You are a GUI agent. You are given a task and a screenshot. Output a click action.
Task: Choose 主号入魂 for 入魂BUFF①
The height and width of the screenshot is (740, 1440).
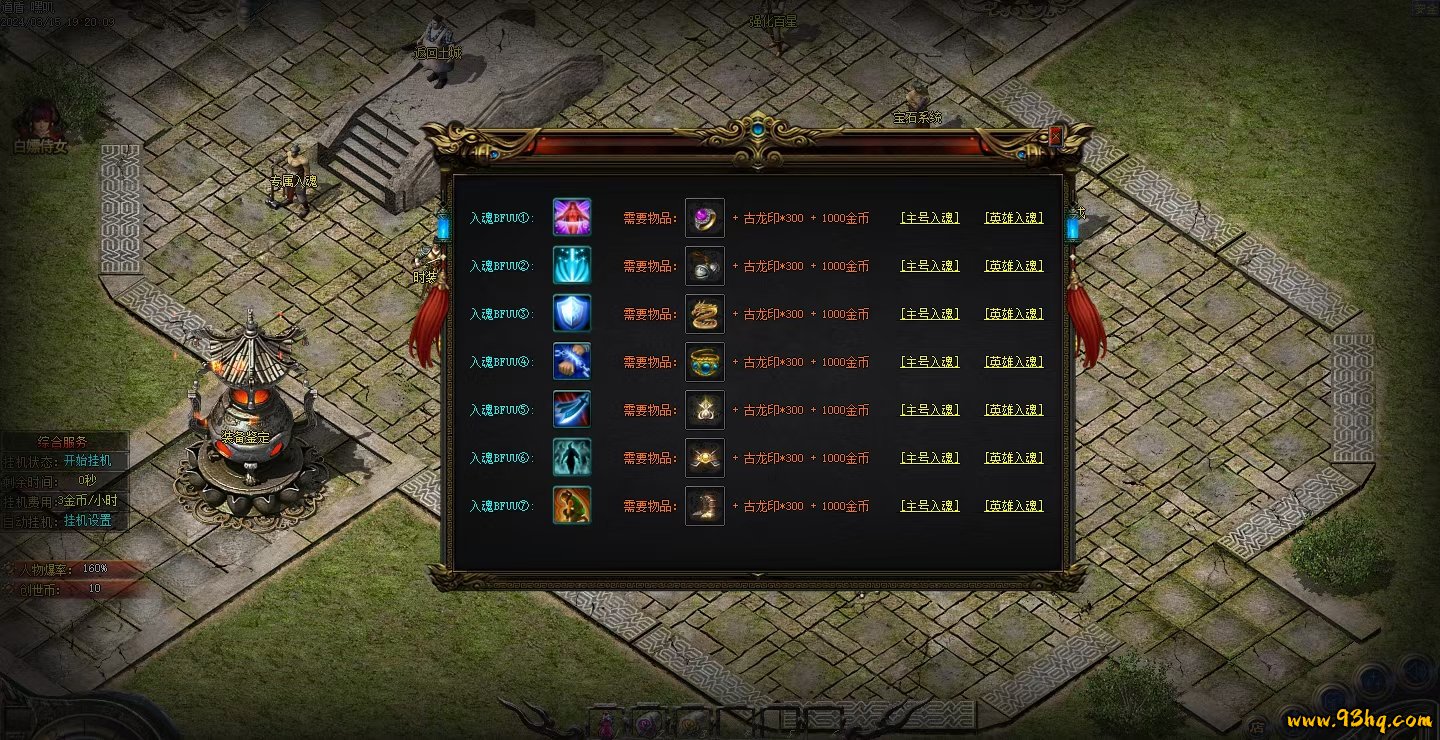tap(930, 217)
